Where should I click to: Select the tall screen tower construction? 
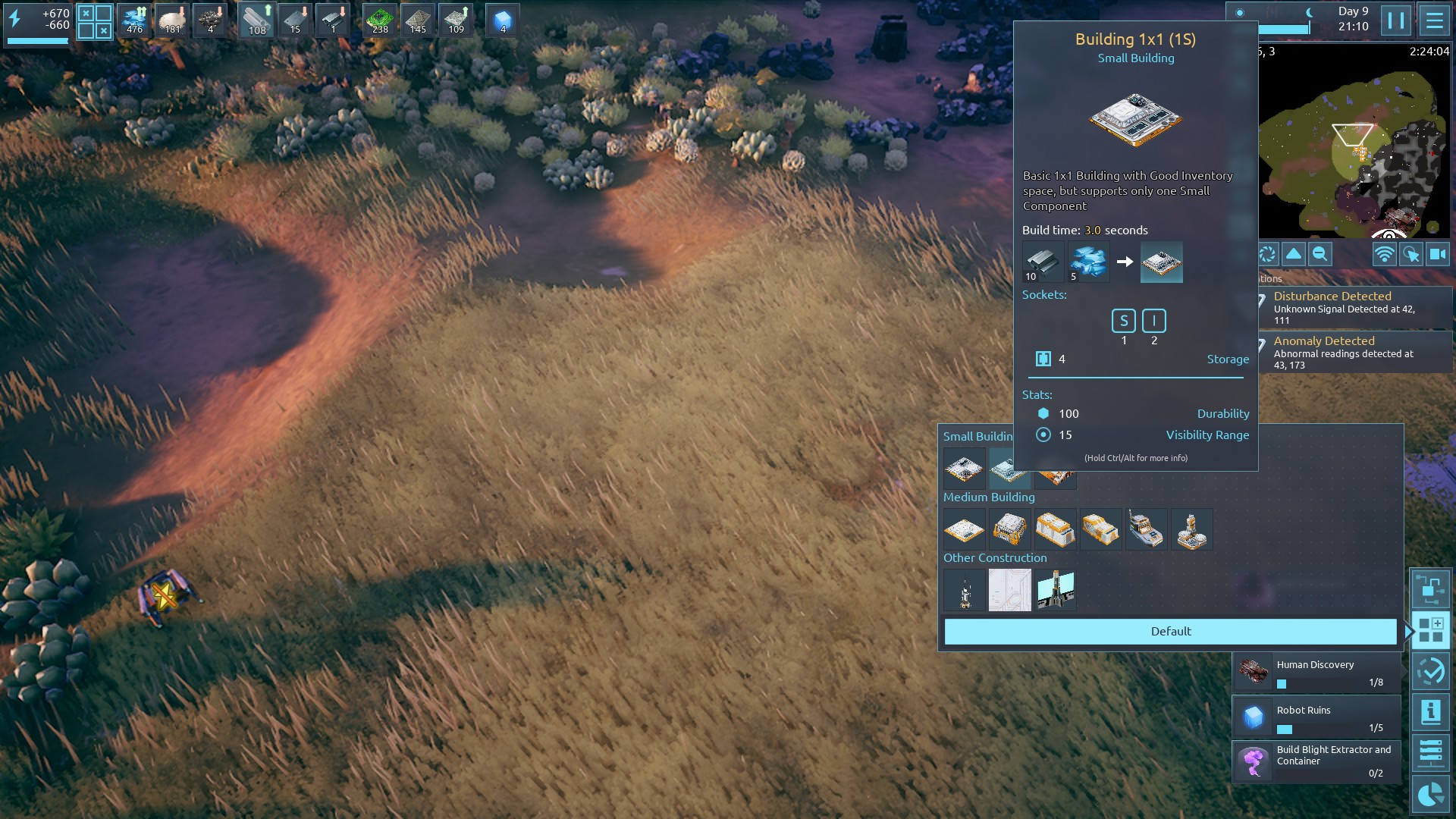[1055, 590]
